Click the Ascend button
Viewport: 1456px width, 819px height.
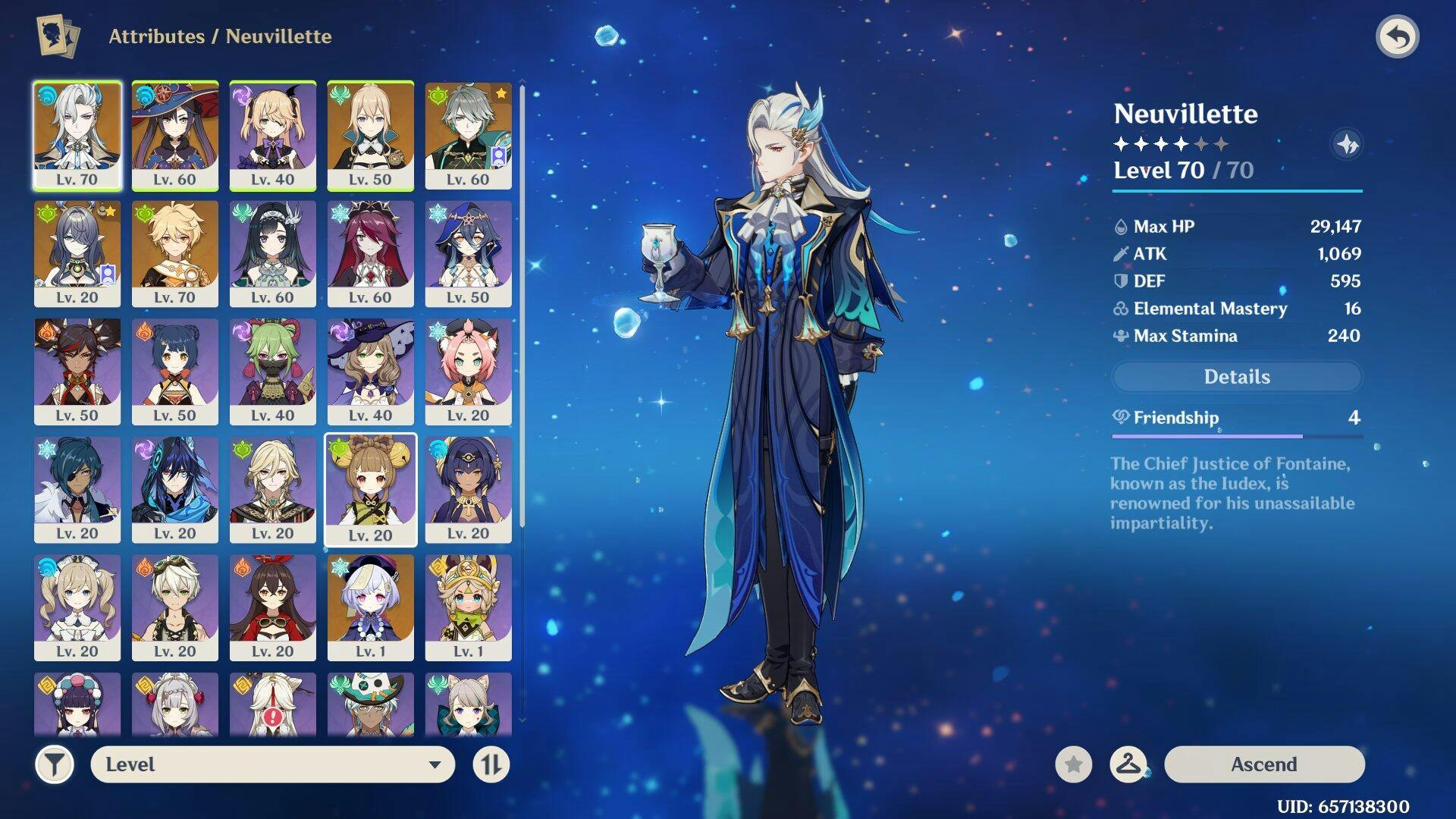pos(1263,764)
